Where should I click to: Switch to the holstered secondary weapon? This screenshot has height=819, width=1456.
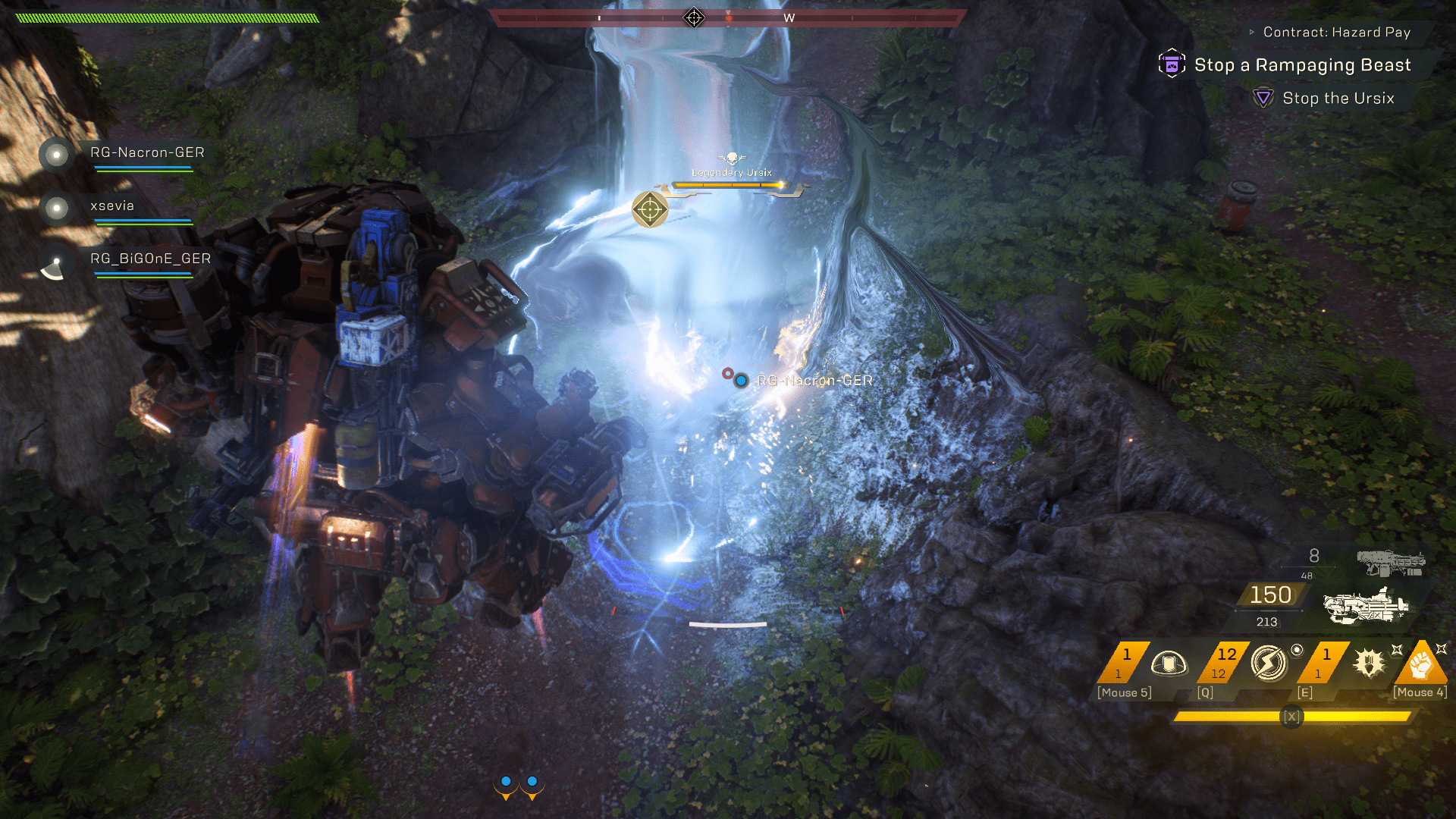pos(1390,563)
